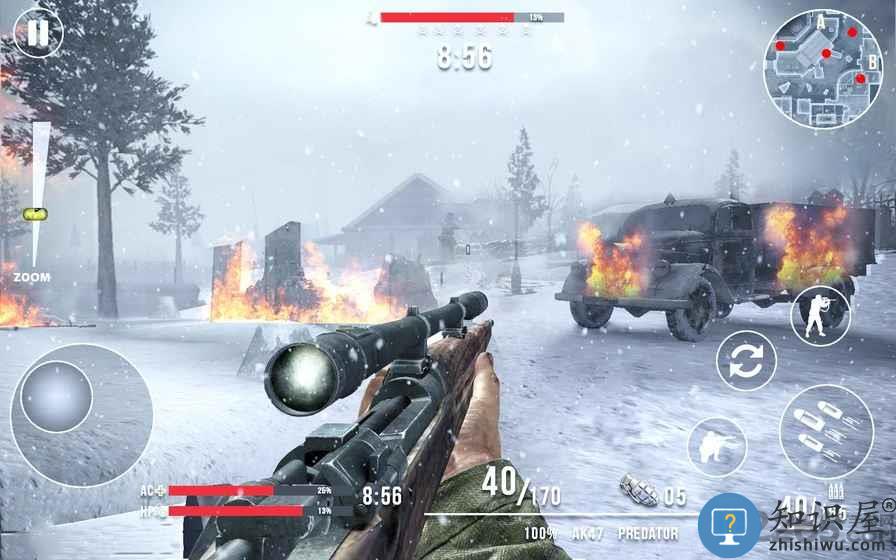
Task: Tap the aiming soldier stance button
Action: pos(820,316)
